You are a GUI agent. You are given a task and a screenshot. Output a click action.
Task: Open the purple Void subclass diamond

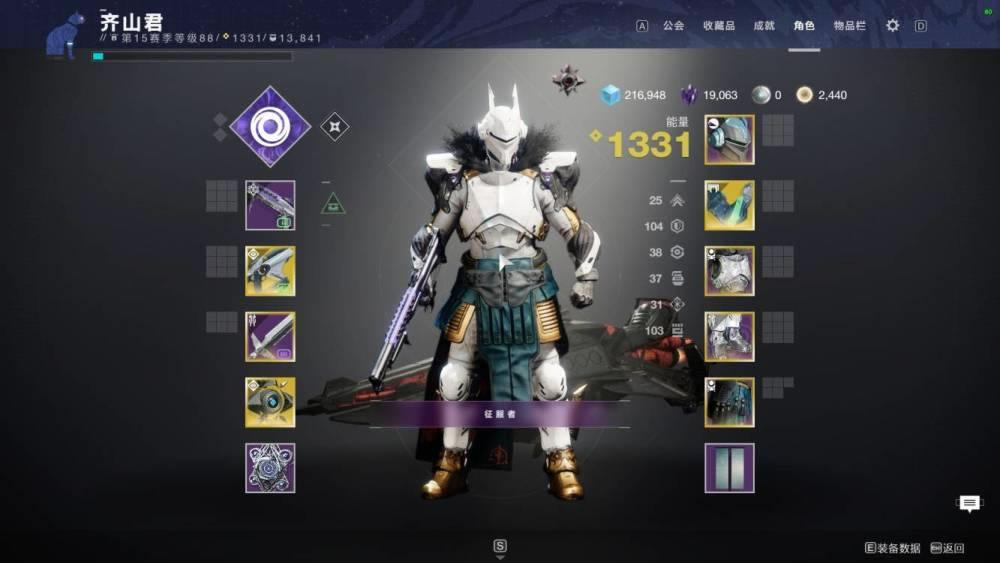pyautogui.click(x=270, y=127)
